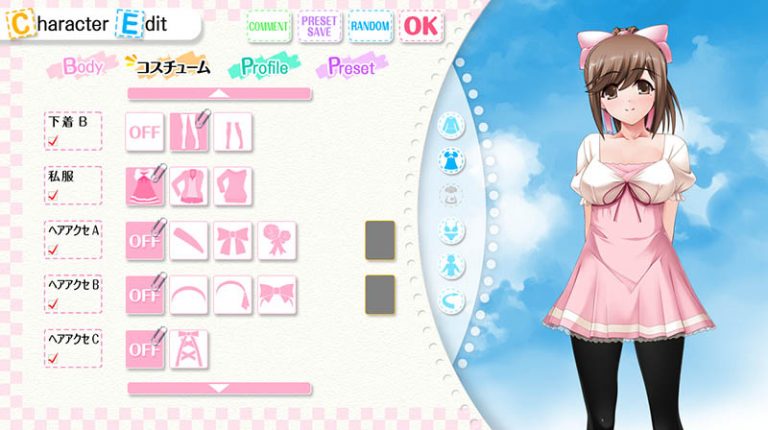The width and height of the screenshot is (768, 430).
Task: Select the laced ribbon in ヘアアクセ C
Action: [x=189, y=349]
